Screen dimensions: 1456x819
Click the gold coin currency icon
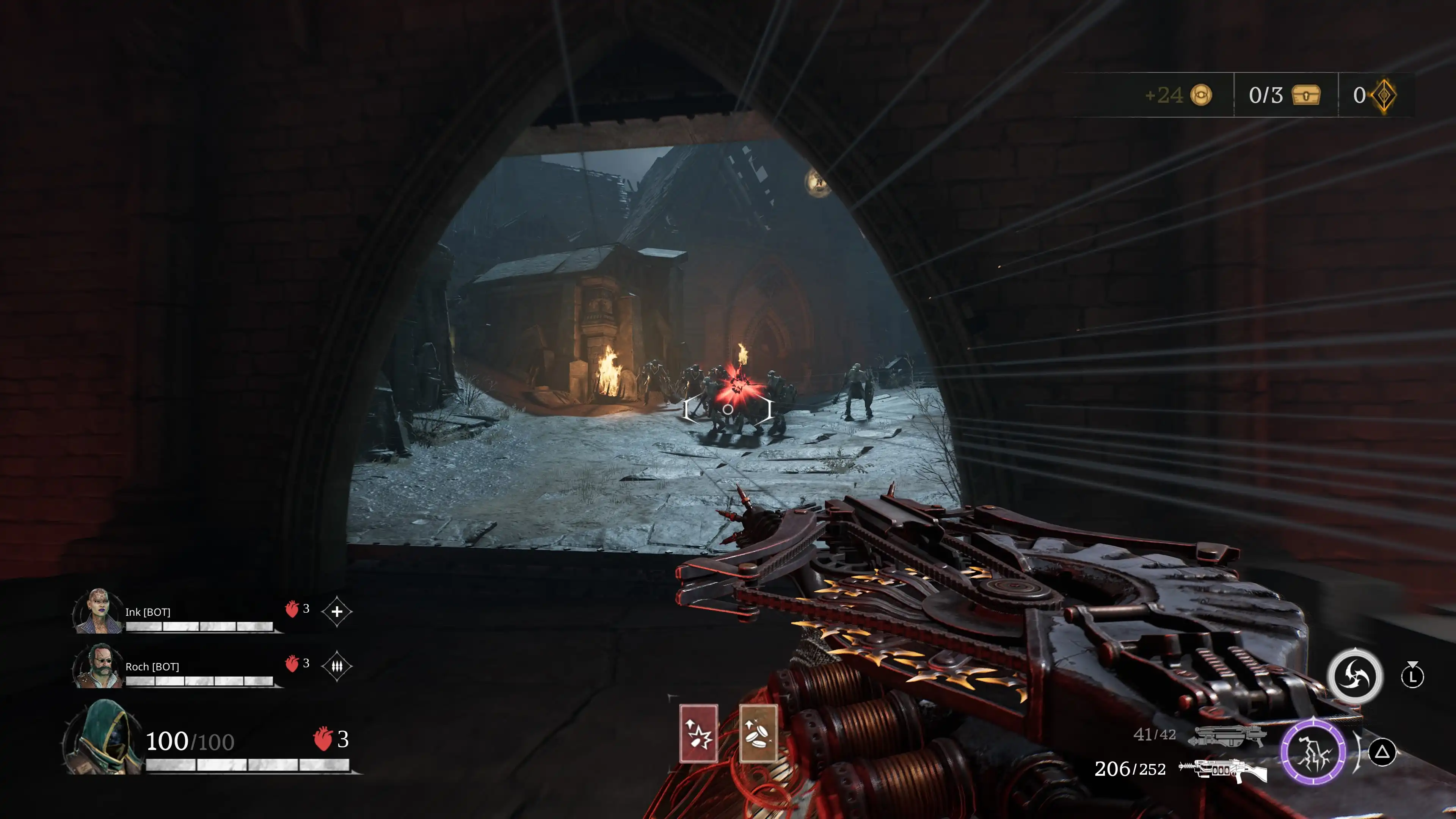pos(1201,95)
